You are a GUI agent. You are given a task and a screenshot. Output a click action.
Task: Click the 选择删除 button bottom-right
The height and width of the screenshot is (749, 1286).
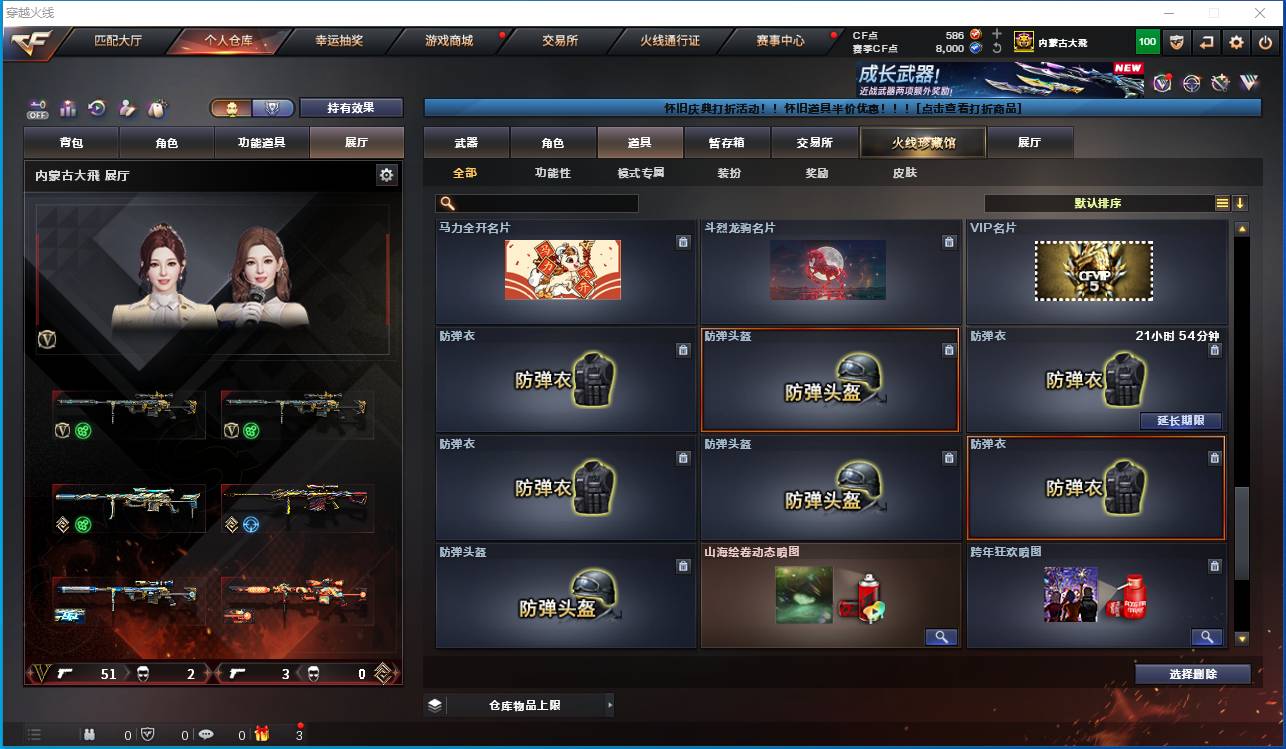[x=1192, y=673]
